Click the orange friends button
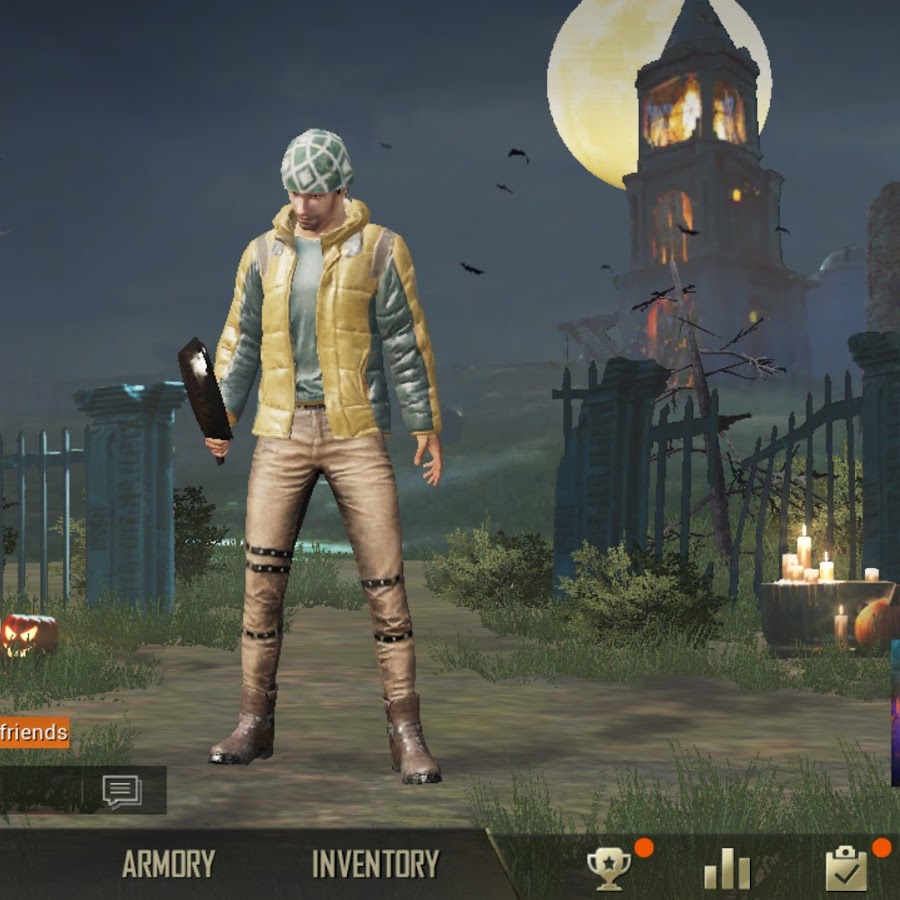This screenshot has width=900, height=900. (x=34, y=732)
